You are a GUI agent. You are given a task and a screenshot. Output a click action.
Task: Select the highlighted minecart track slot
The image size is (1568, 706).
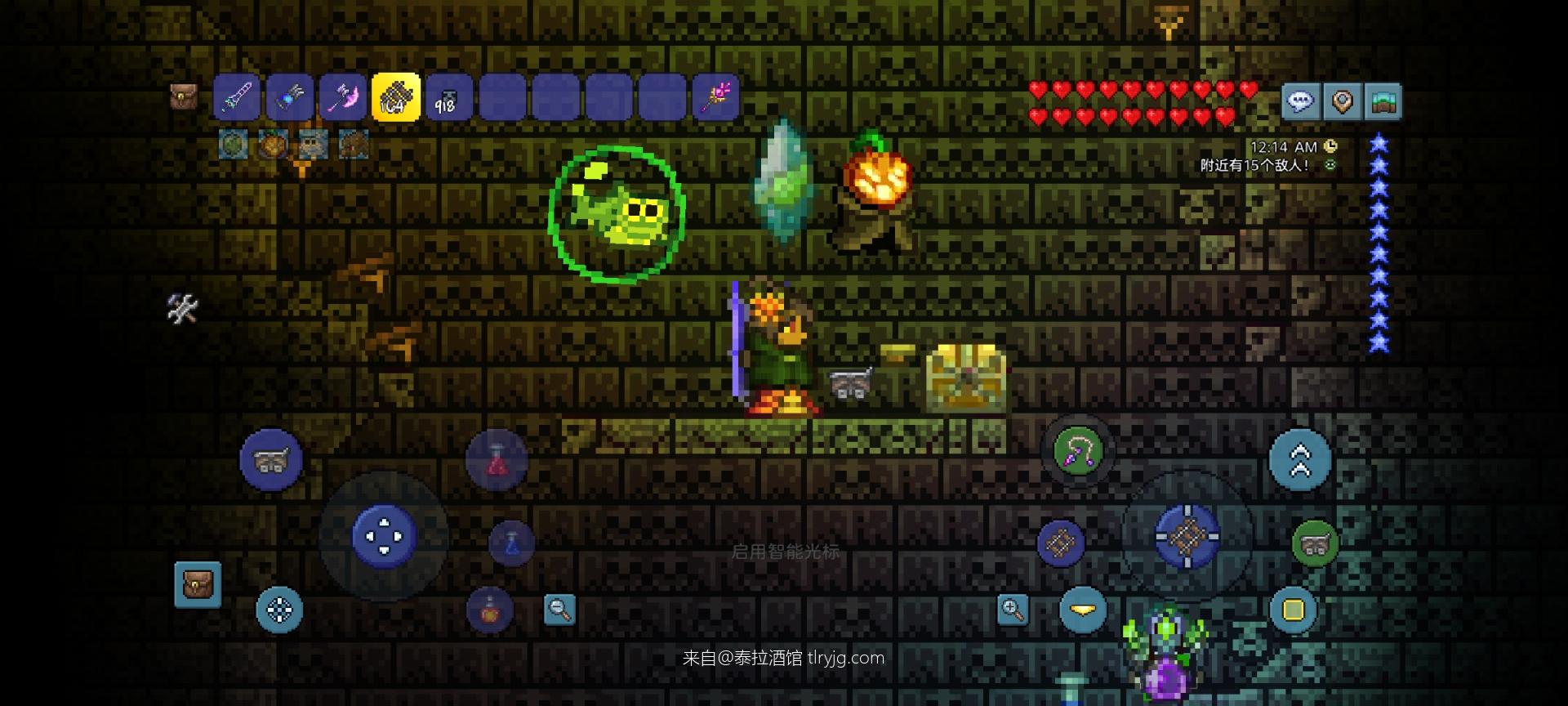point(396,99)
